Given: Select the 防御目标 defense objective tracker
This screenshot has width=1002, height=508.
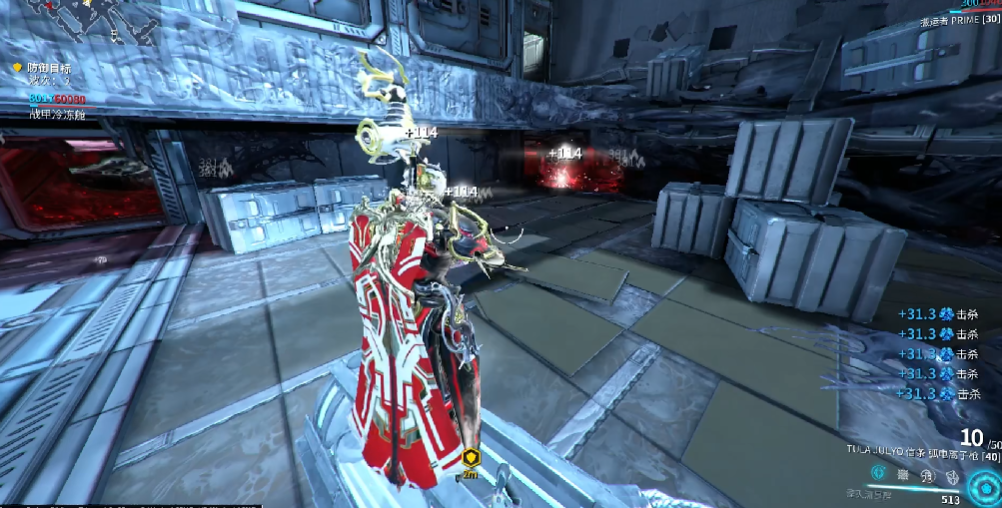Looking at the screenshot, I should coord(49,68).
